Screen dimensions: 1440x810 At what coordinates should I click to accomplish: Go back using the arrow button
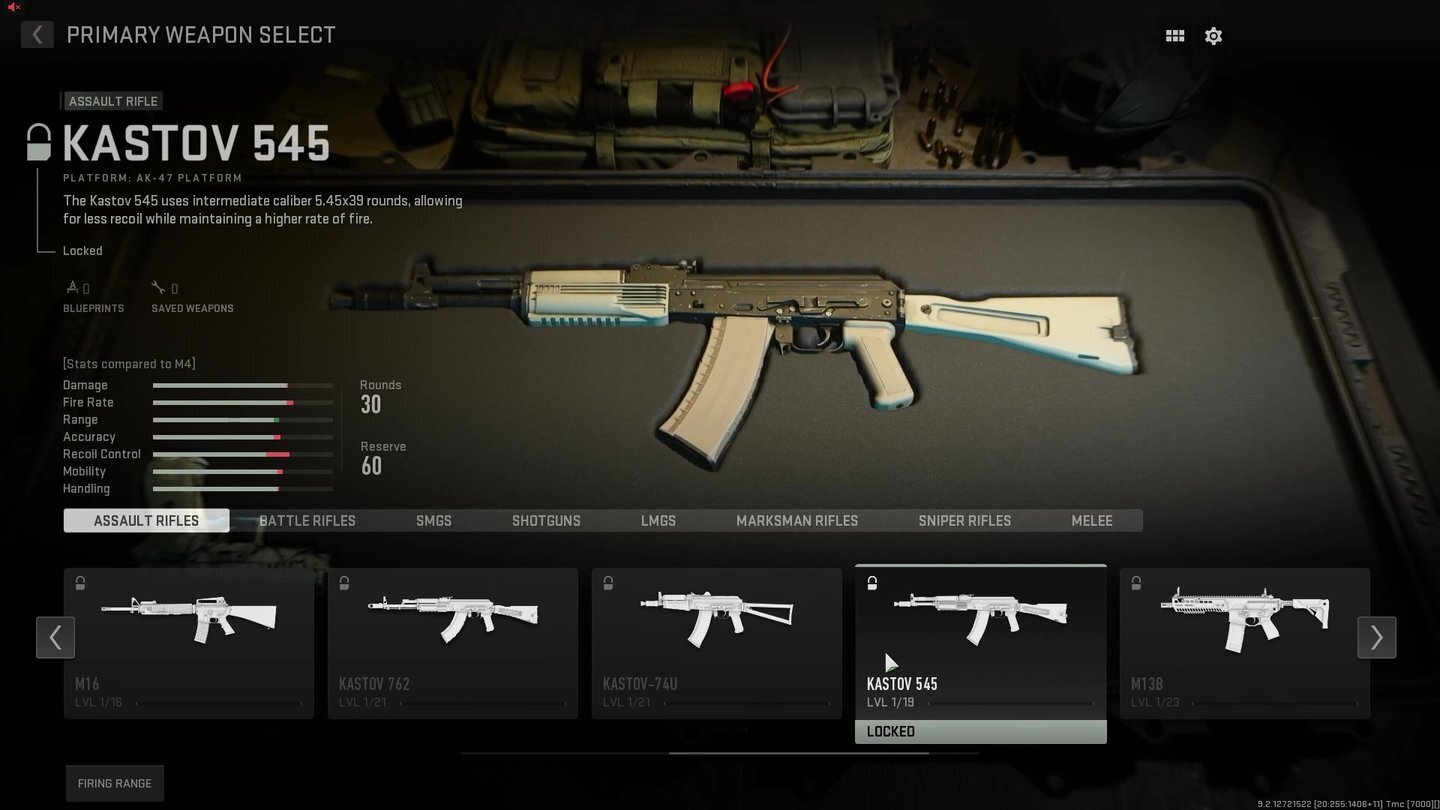[x=37, y=35]
